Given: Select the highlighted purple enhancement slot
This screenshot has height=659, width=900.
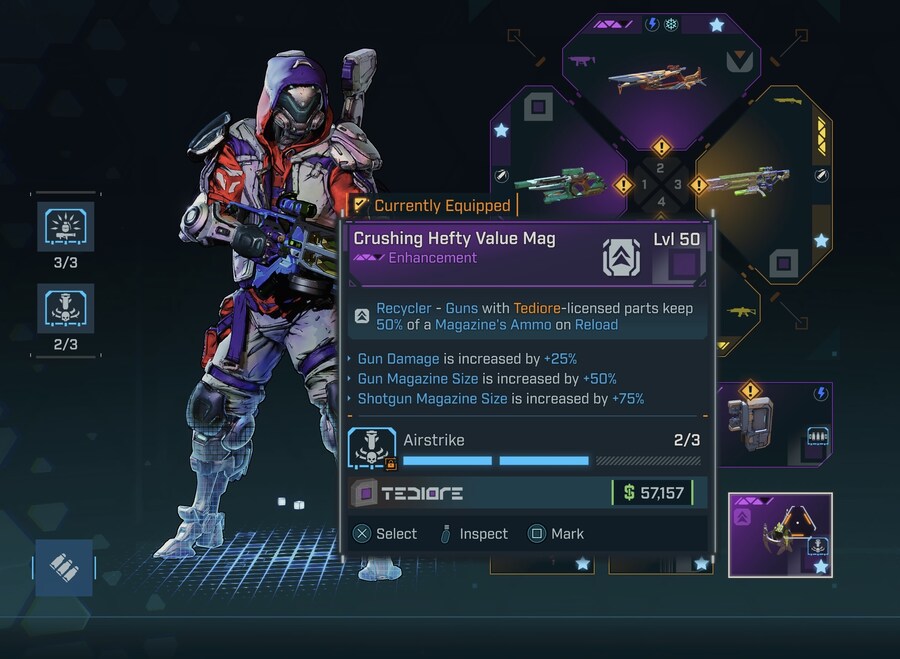Looking at the screenshot, I should point(779,534).
